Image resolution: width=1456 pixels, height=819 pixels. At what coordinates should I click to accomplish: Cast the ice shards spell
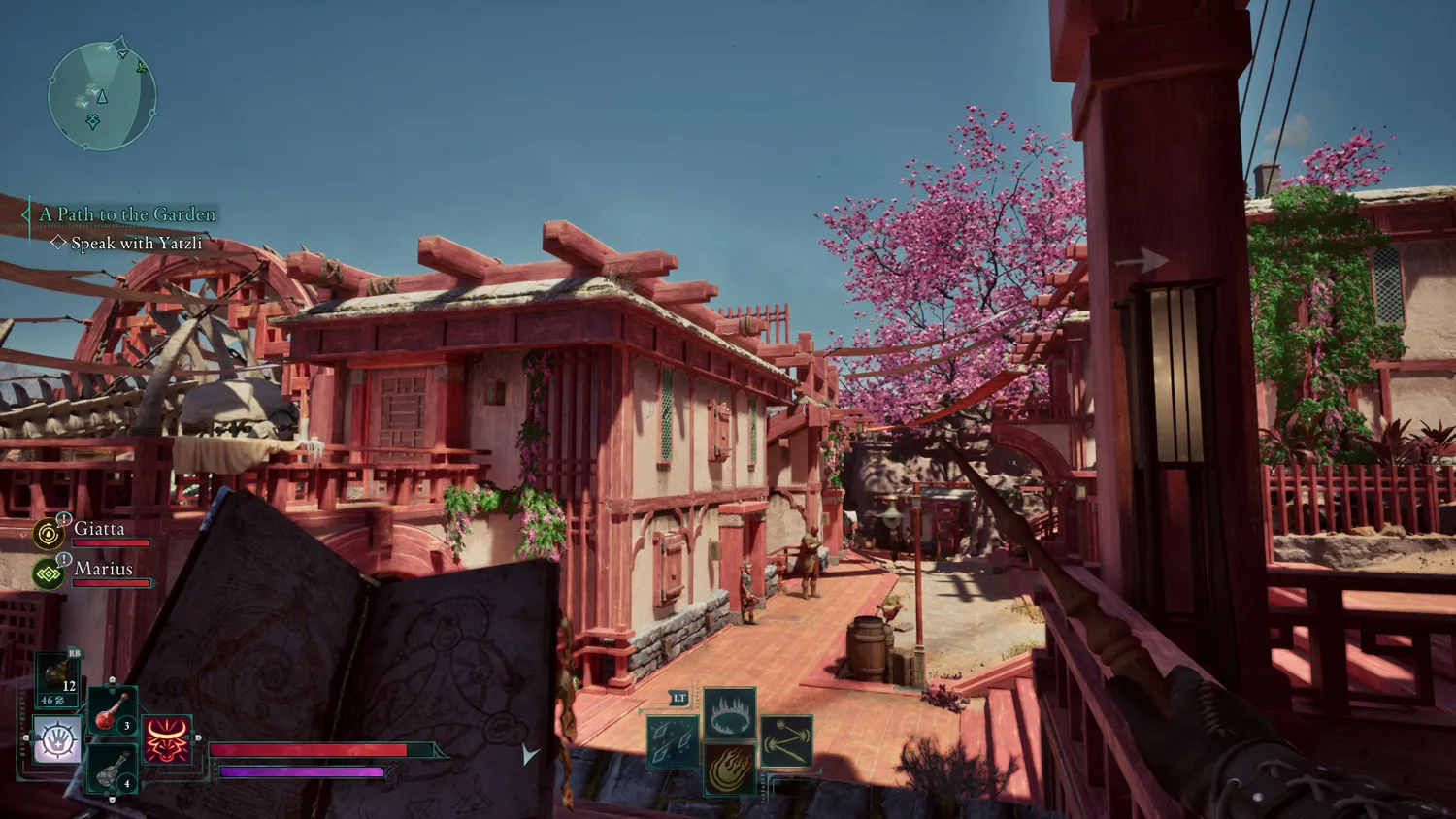tap(673, 742)
